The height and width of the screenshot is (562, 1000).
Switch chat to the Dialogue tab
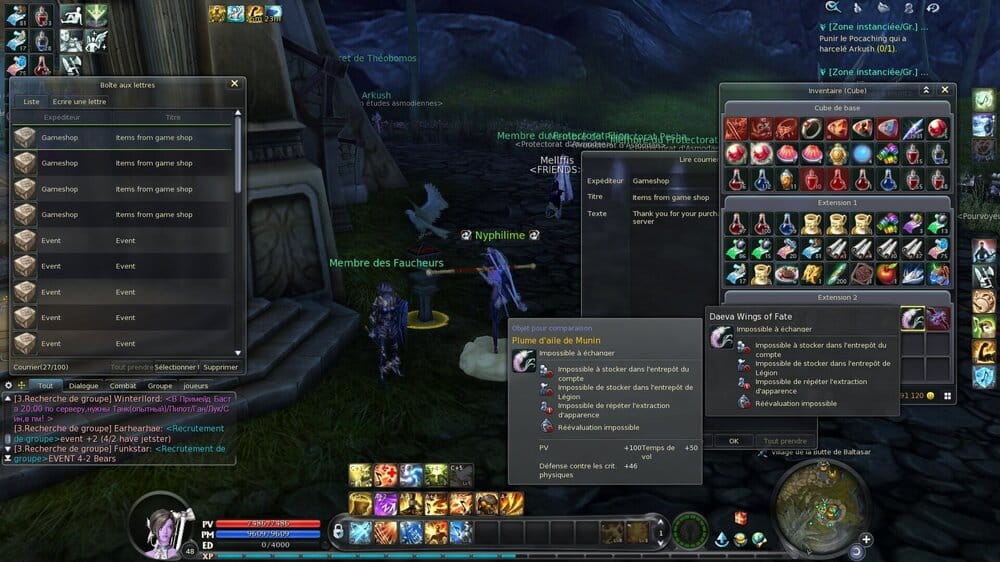point(84,385)
